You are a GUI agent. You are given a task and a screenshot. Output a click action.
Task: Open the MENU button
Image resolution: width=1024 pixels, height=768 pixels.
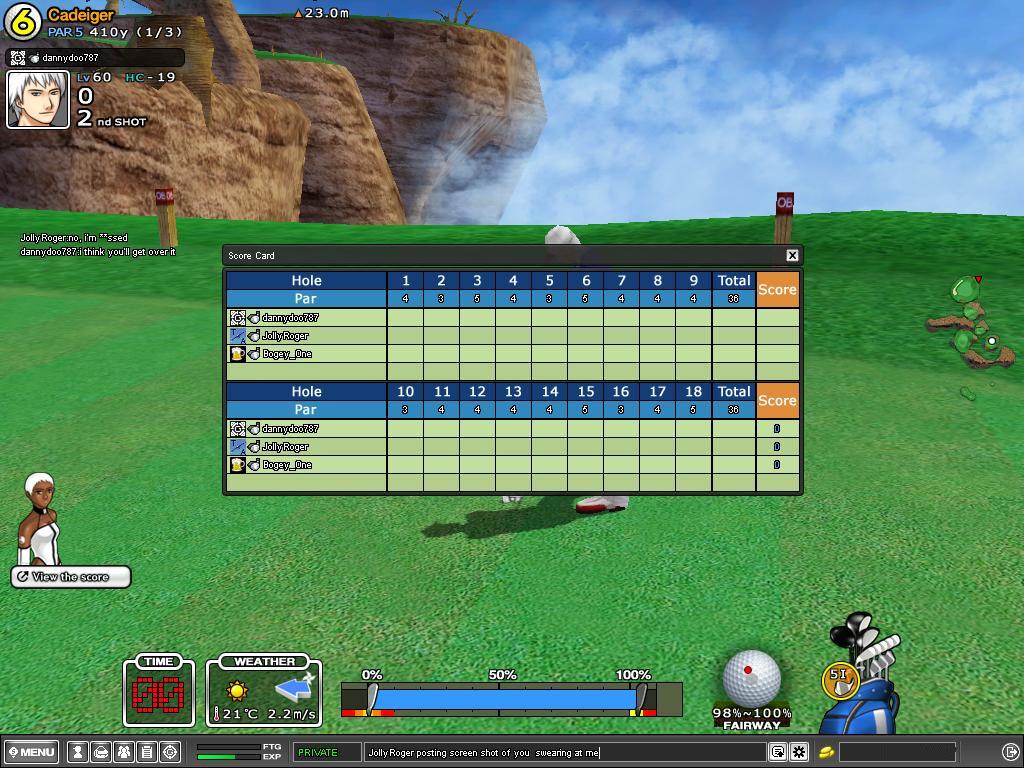click(32, 752)
